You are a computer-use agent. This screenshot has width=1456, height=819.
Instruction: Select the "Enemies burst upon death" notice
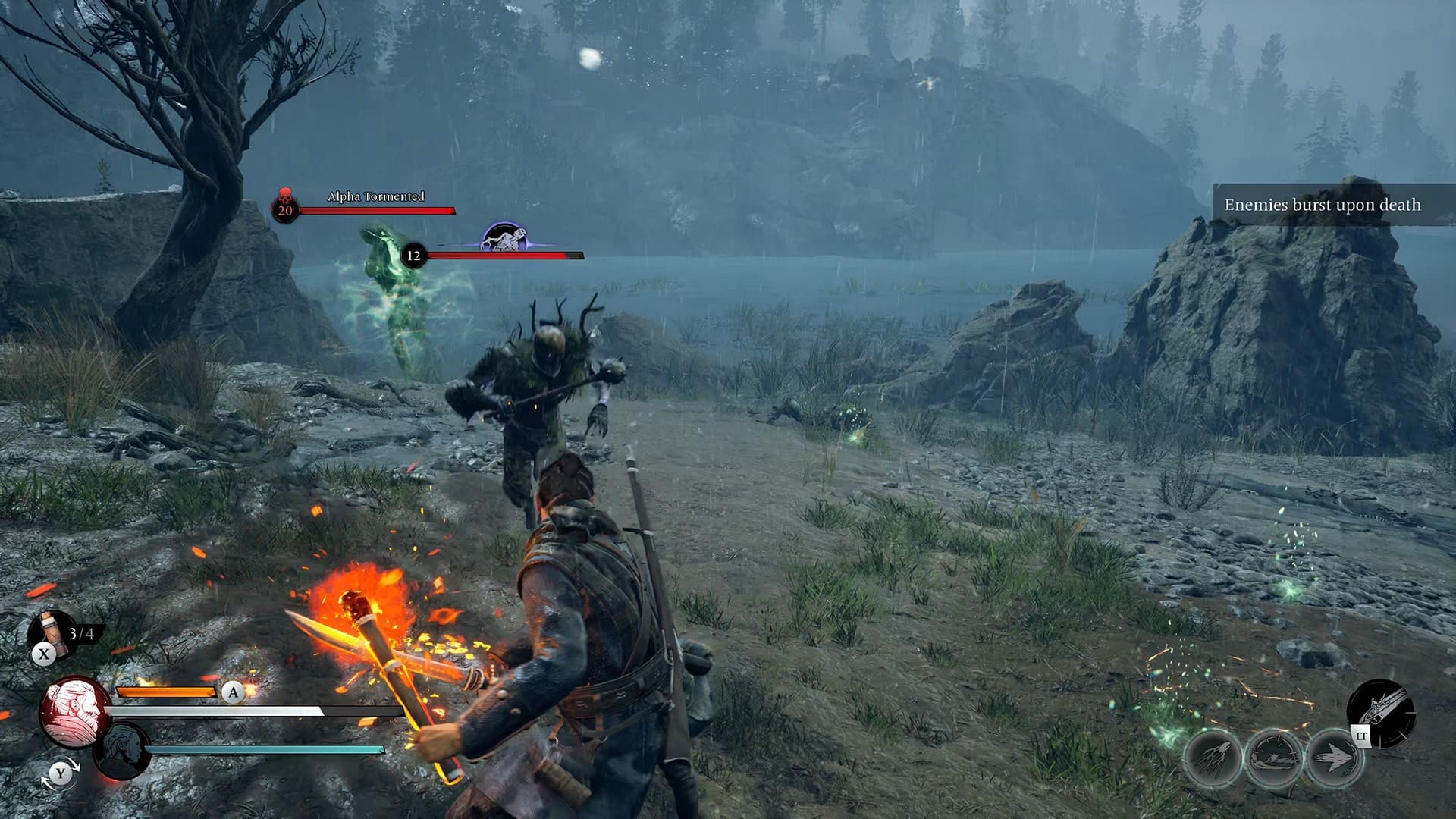1323,205
